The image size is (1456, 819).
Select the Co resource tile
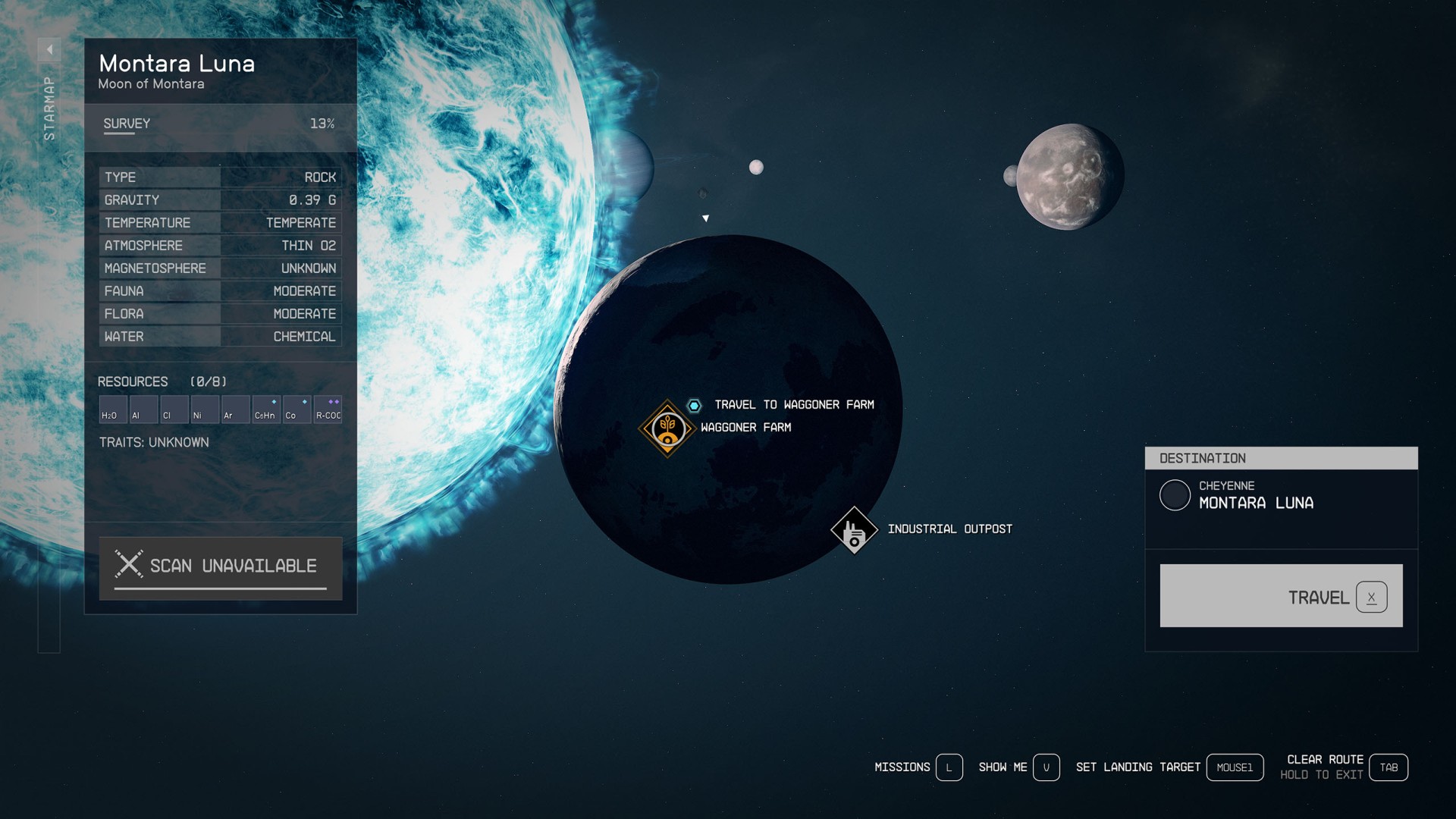tap(297, 409)
